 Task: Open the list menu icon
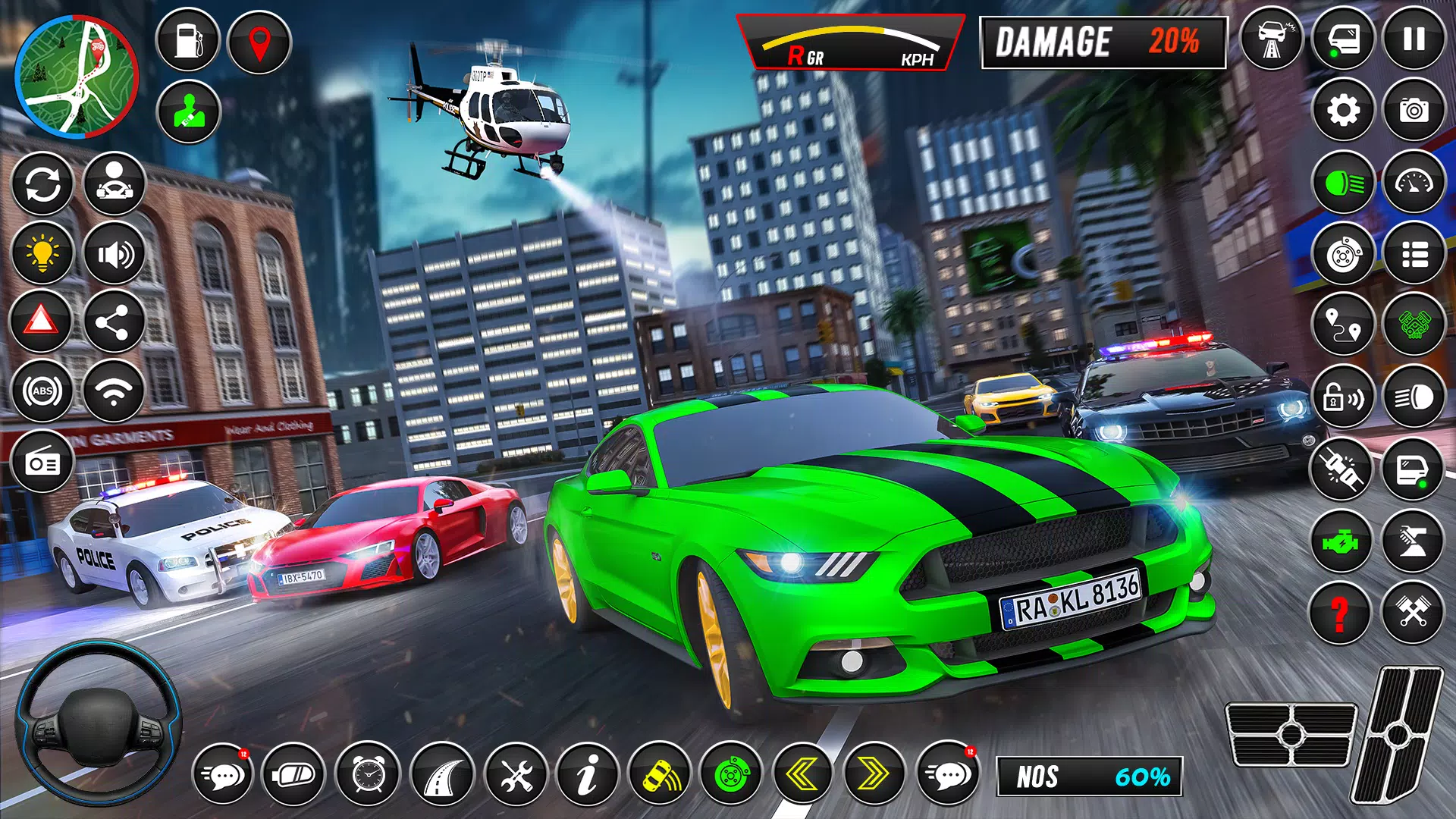pyautogui.click(x=1414, y=254)
